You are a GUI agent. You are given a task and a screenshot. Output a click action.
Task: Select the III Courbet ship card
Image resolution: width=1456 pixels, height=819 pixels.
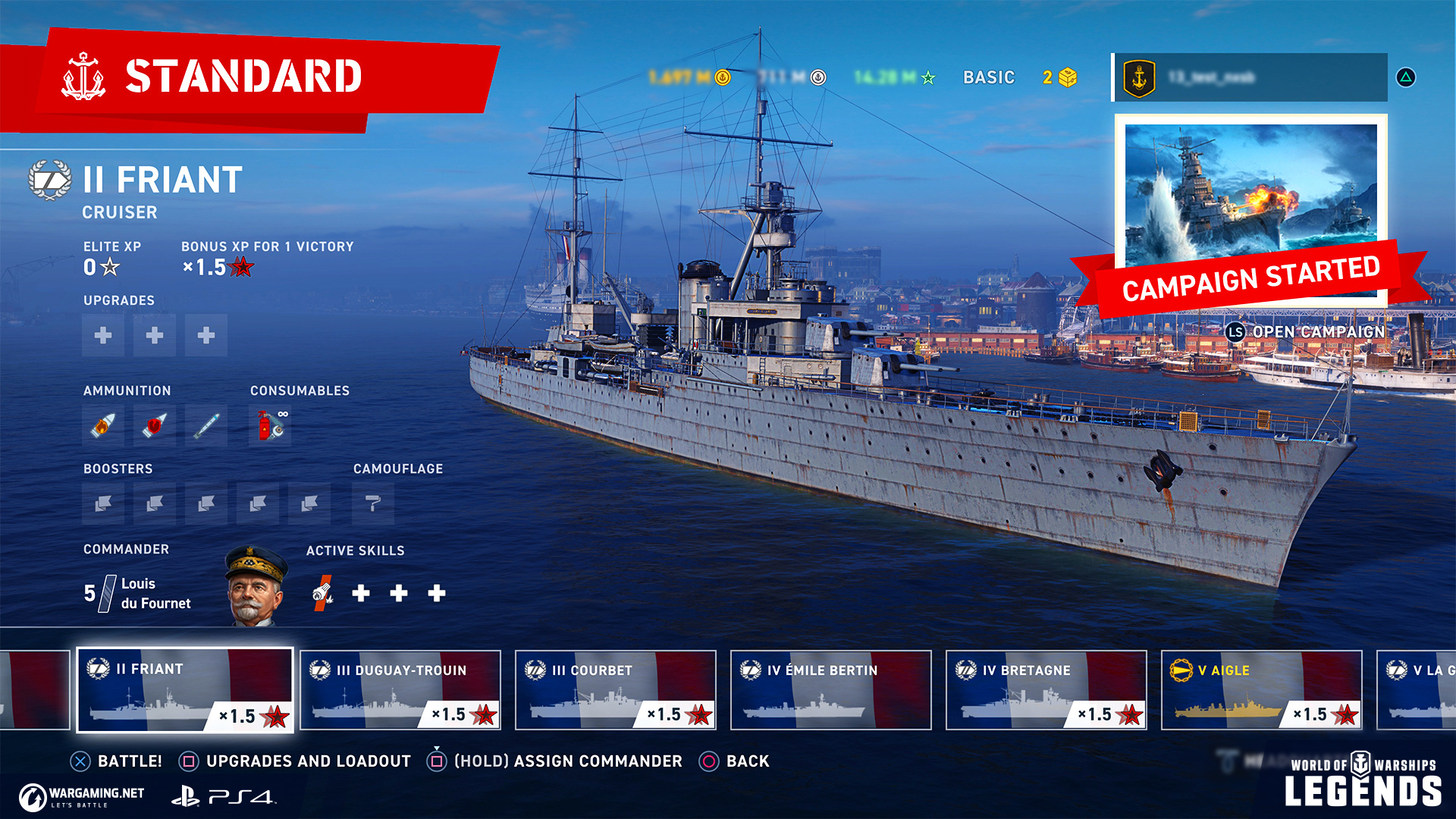pyautogui.click(x=615, y=690)
